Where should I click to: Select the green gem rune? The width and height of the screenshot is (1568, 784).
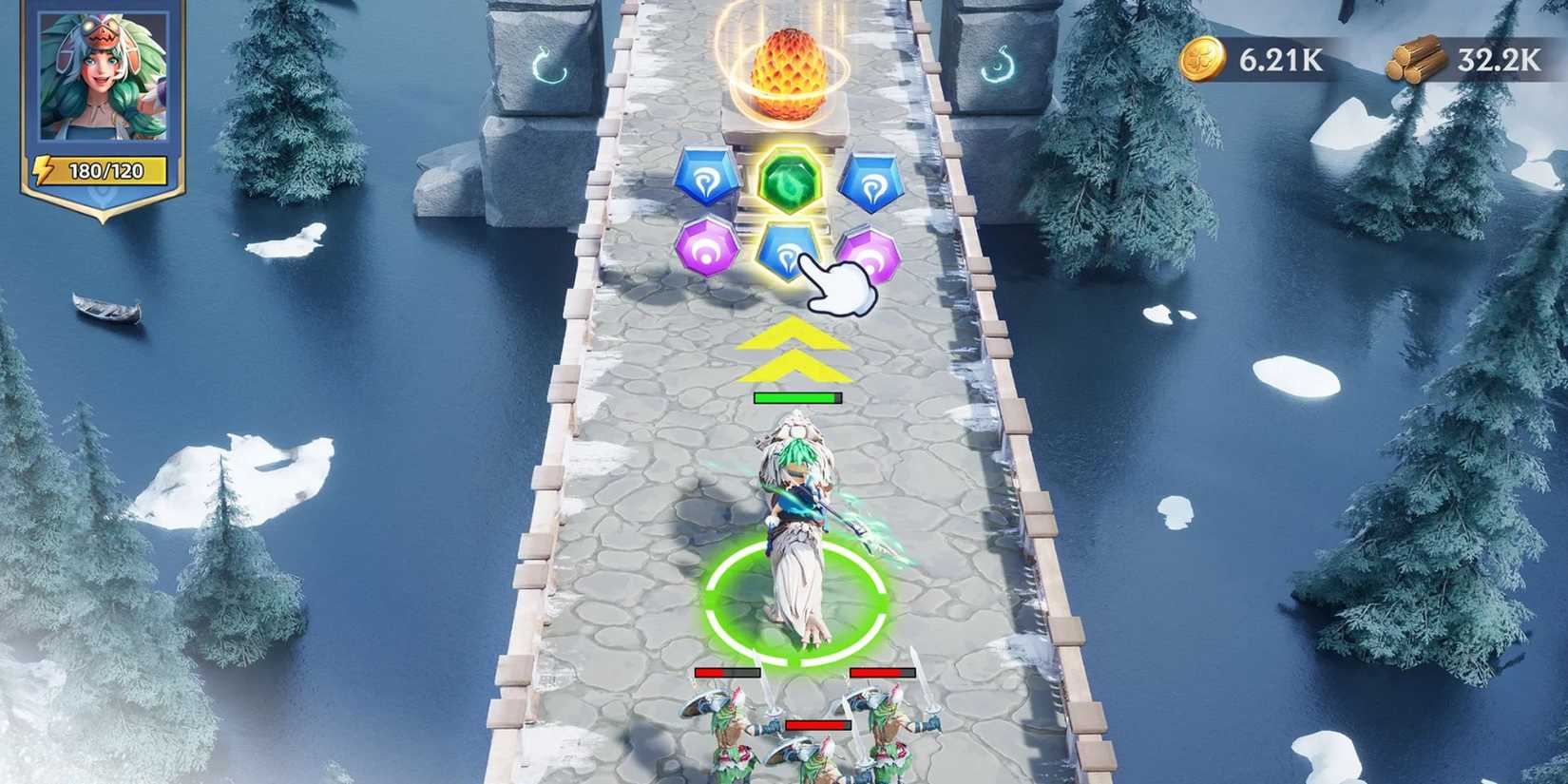[x=789, y=181]
